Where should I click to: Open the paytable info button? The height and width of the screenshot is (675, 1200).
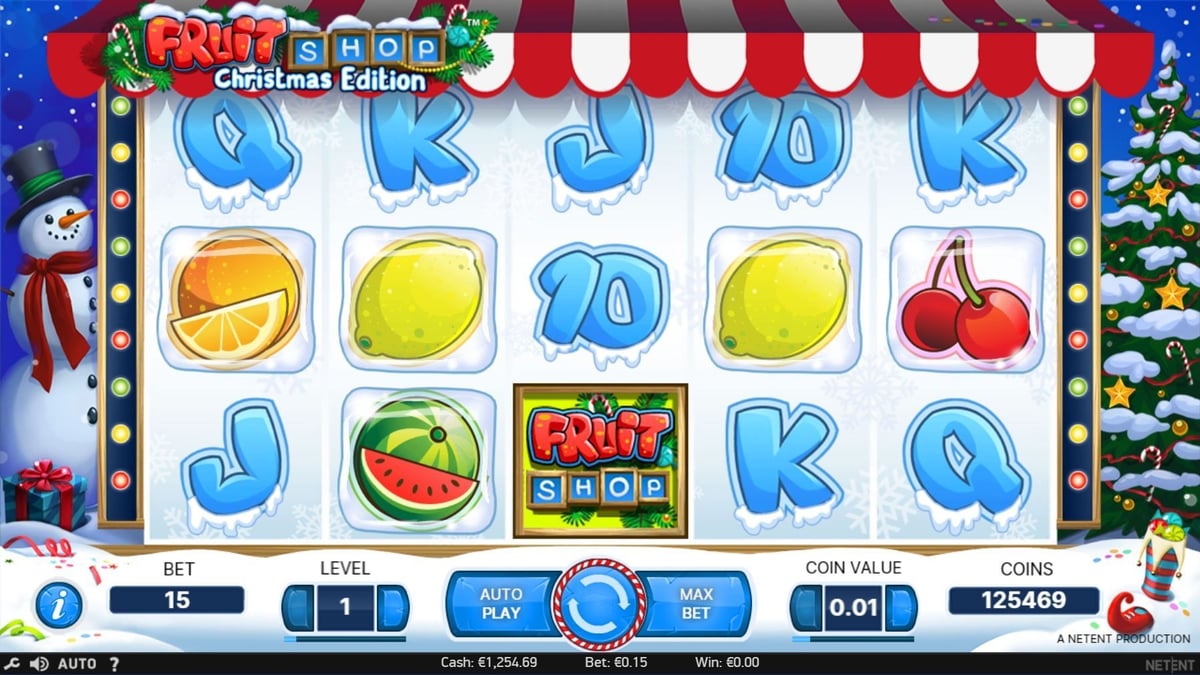coord(58,604)
